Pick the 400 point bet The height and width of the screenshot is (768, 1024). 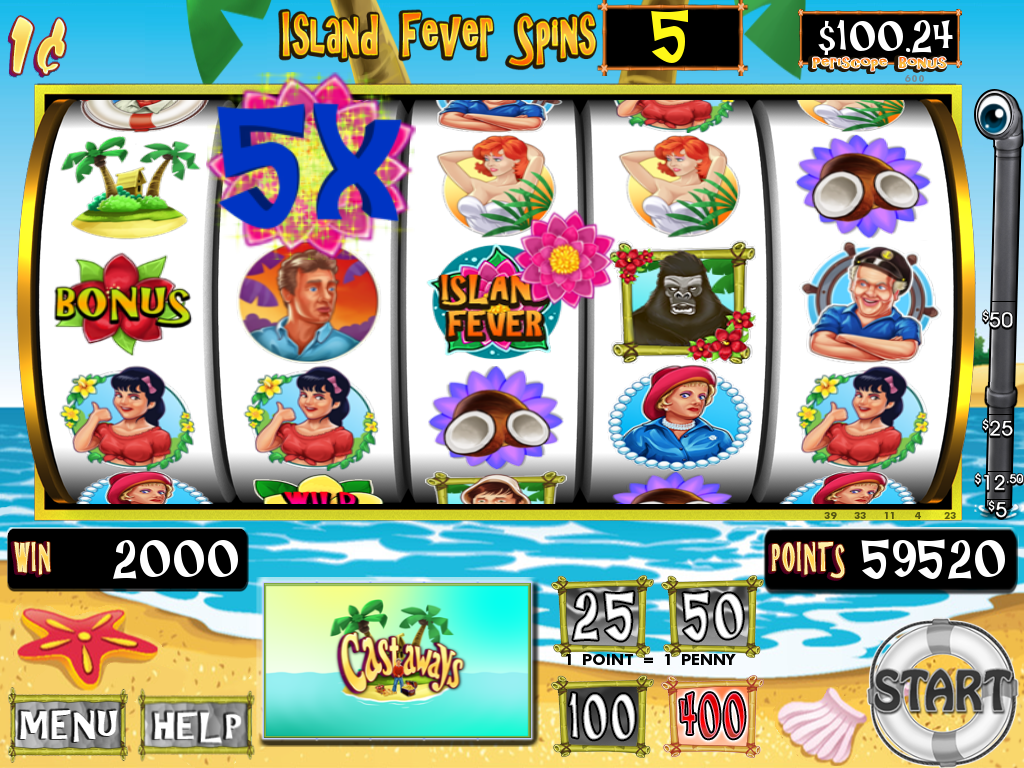(712, 716)
